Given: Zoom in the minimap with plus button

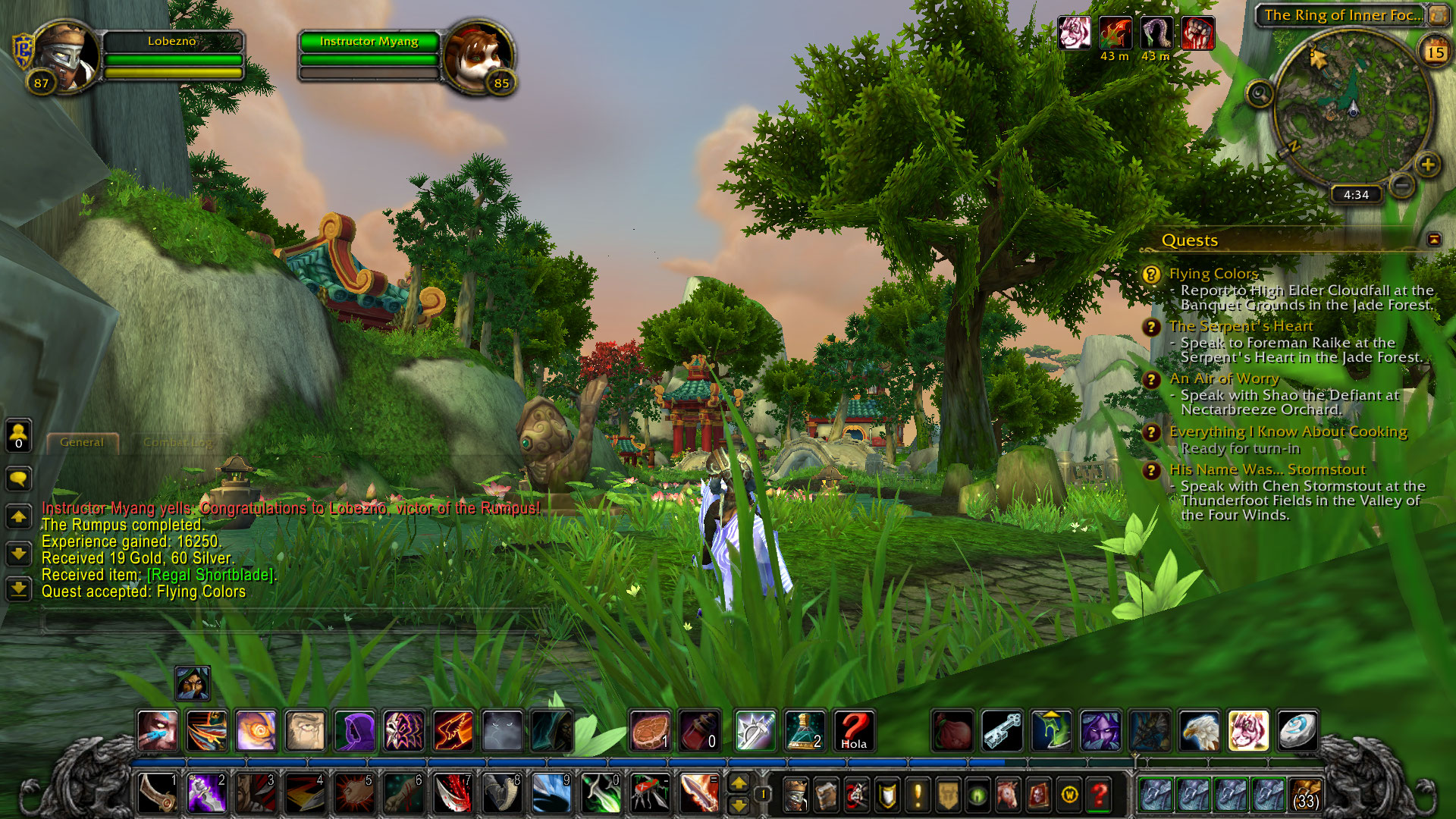Looking at the screenshot, I should pos(1427,165).
